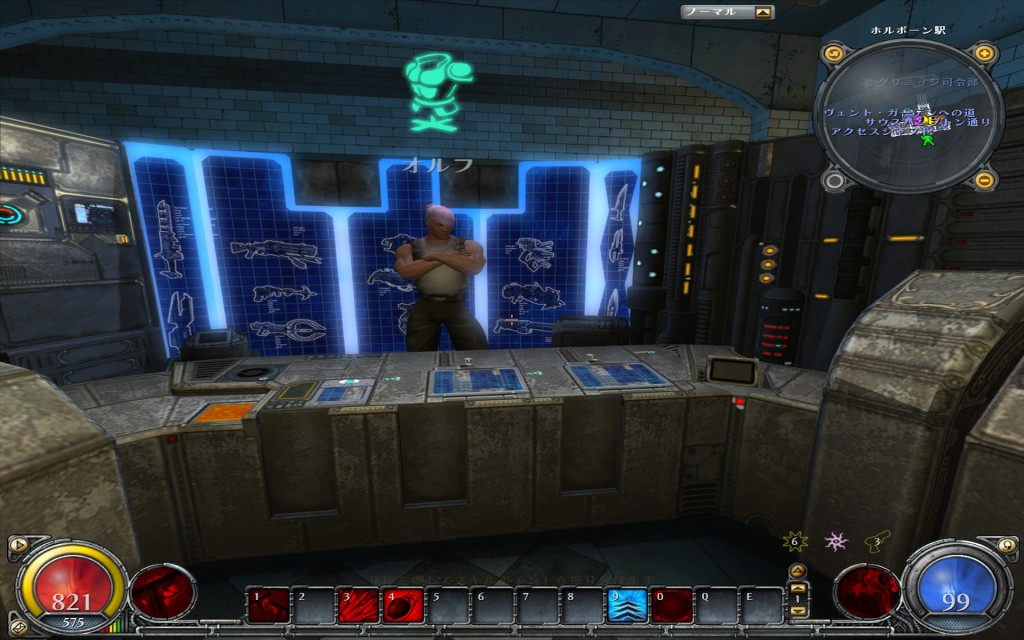Use the red item in slot 4

[401, 605]
